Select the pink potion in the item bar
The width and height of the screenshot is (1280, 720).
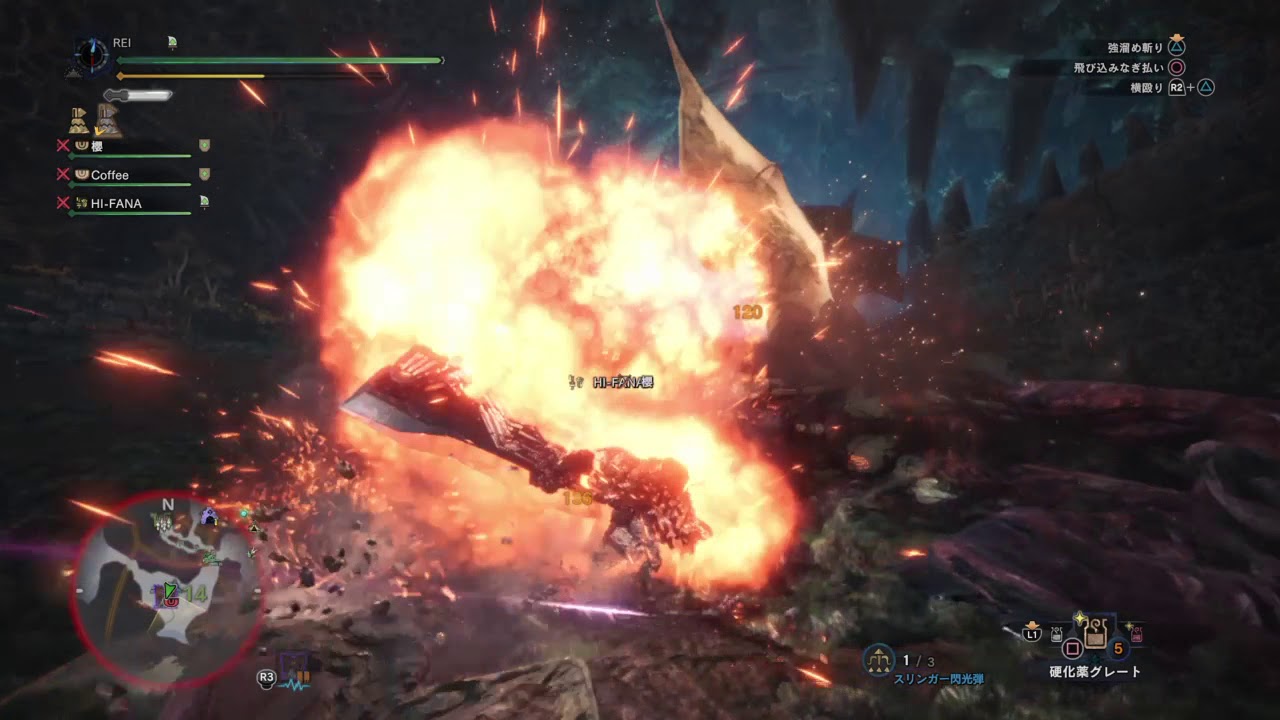pyautogui.click(x=1136, y=634)
